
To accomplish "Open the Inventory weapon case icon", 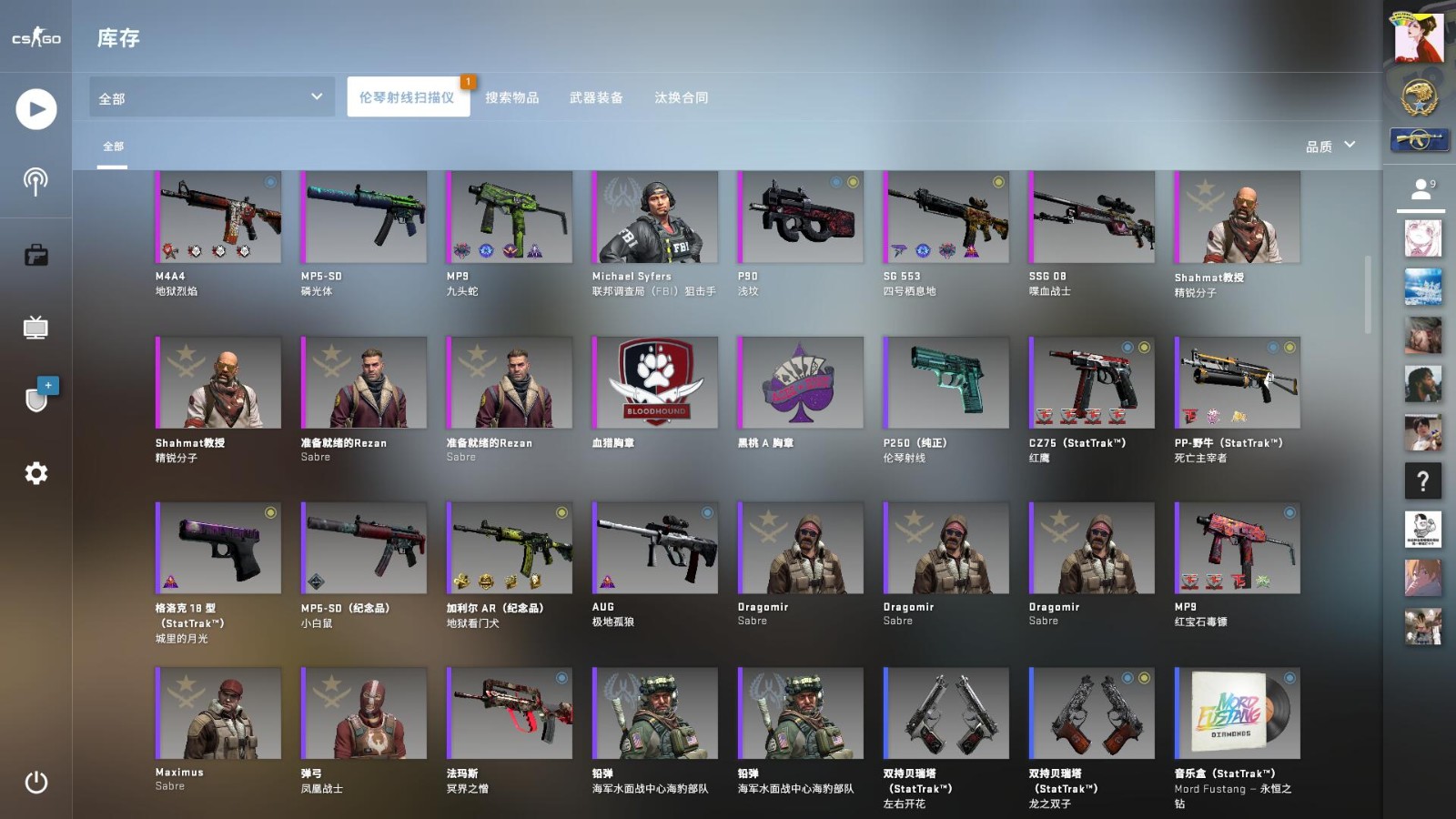I will click(35, 255).
